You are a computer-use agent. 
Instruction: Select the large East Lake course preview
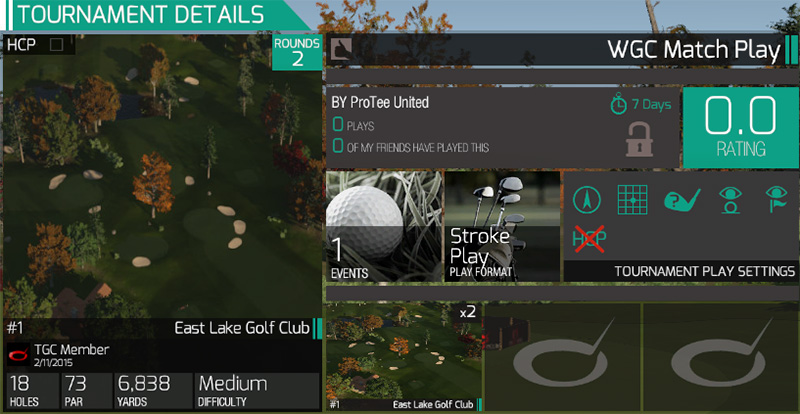(162, 180)
